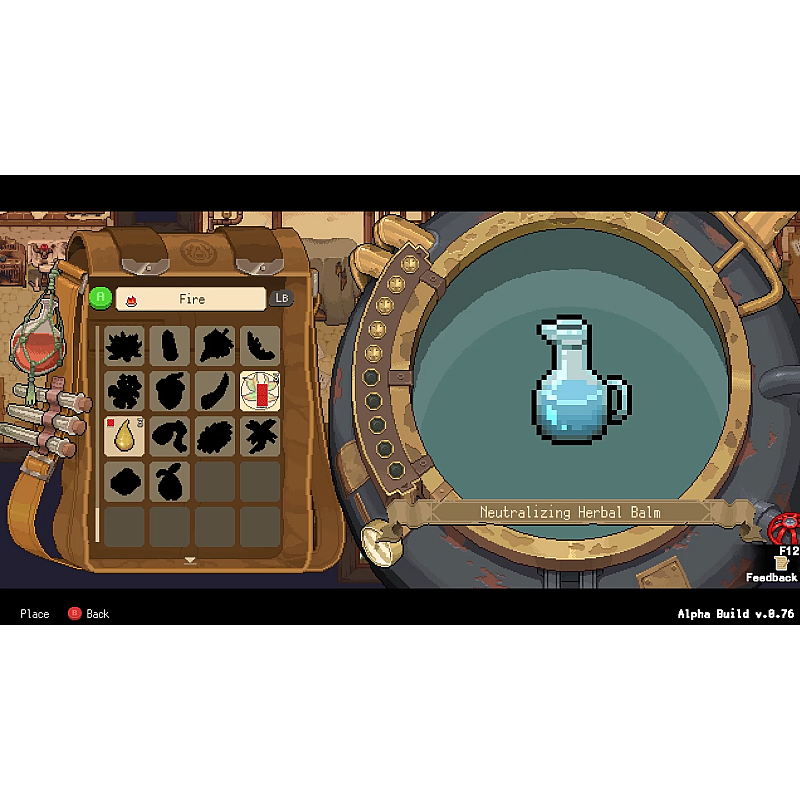Click the Neutralizing Herbal Balm name banner
The image size is (800, 800).
(570, 512)
